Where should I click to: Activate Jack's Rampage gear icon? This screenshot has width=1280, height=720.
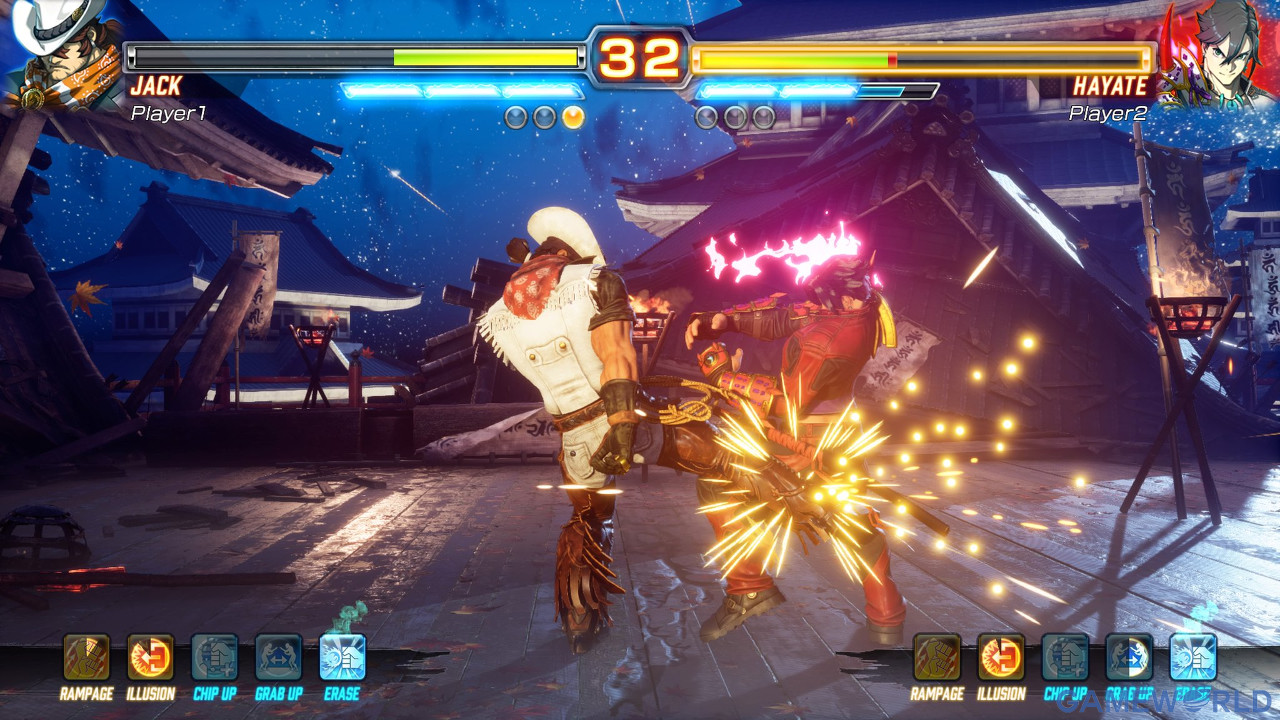tap(87, 657)
